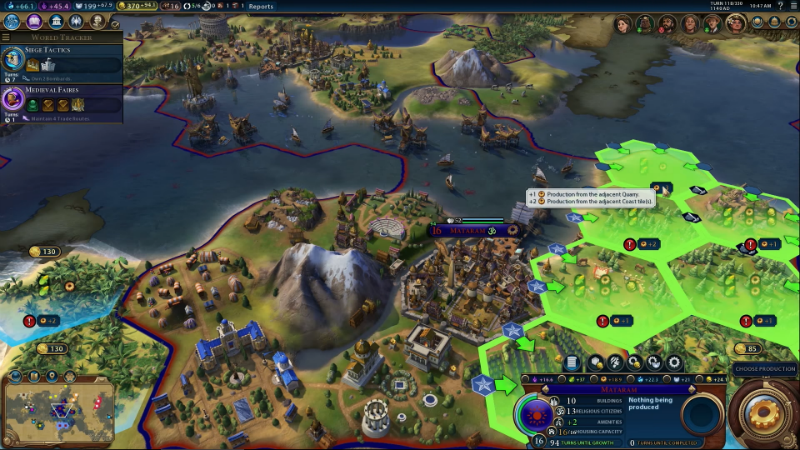Open Mataram city details panel
This screenshot has width=800, height=450.
[573, 362]
